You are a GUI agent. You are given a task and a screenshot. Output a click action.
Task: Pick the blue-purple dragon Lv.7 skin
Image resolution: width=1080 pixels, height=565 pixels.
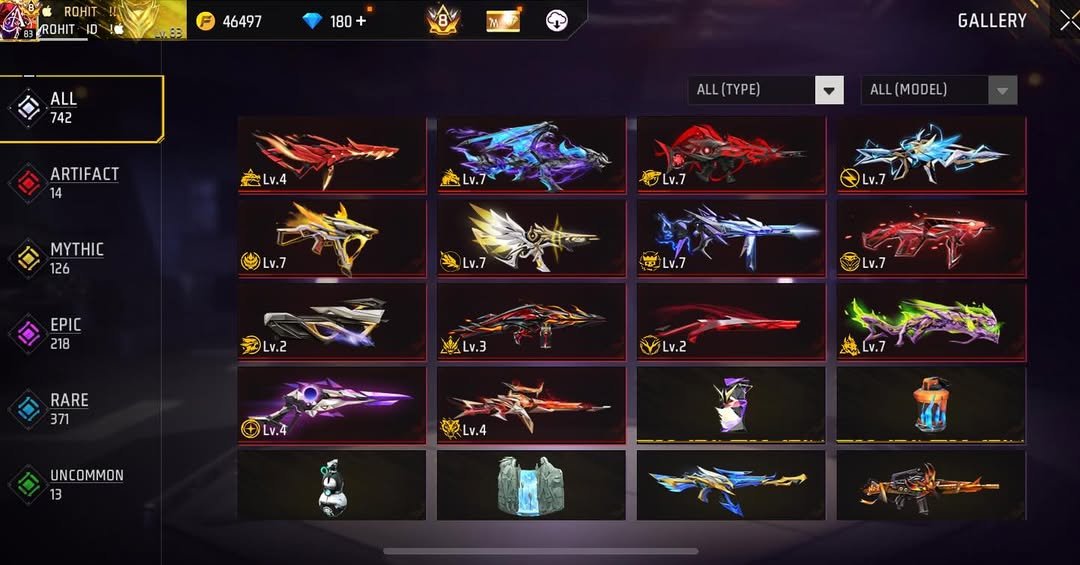point(531,154)
